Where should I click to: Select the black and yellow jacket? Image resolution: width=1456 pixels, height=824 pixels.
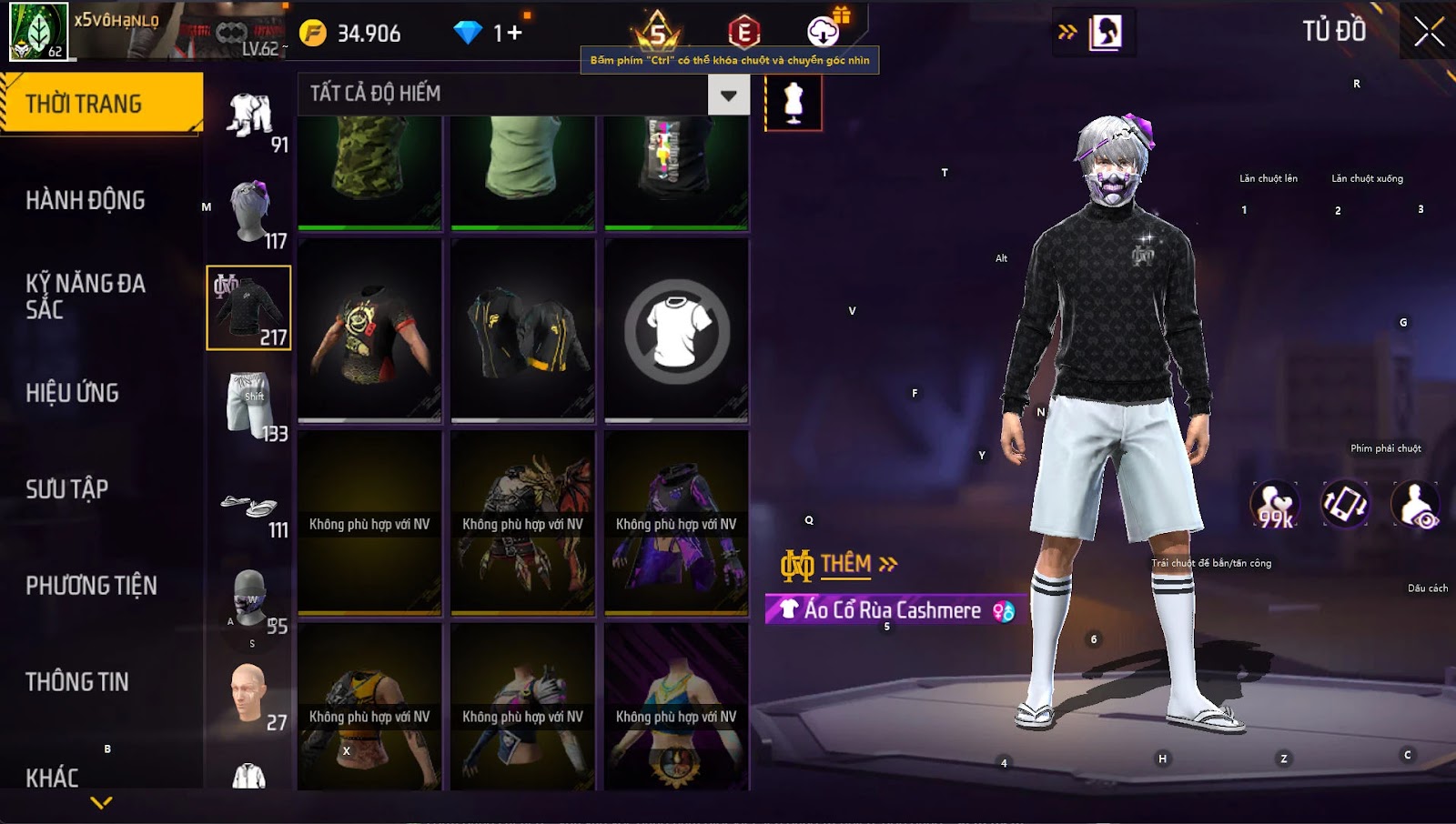pyautogui.click(x=522, y=331)
